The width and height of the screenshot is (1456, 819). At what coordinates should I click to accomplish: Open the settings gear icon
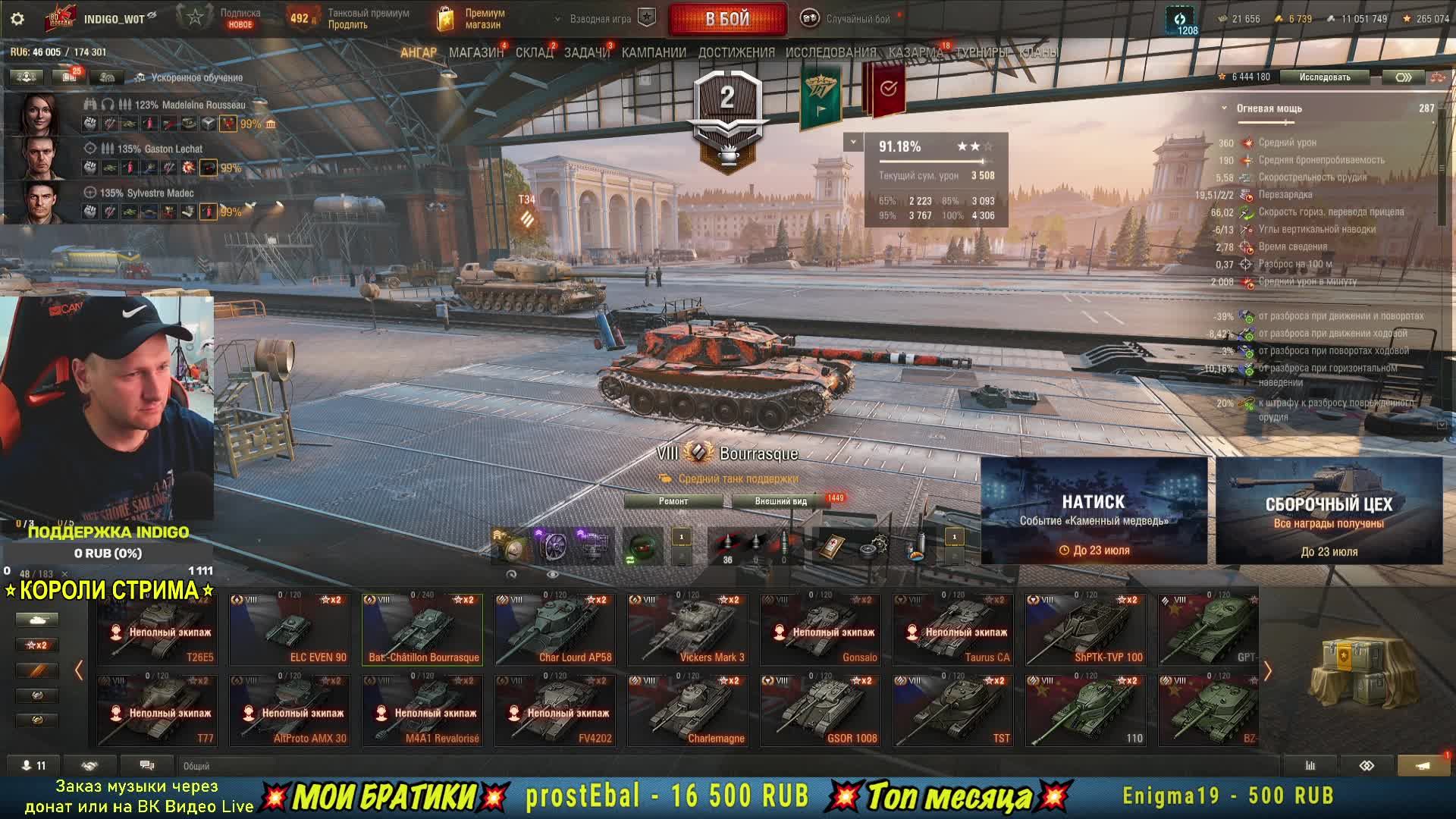pyautogui.click(x=17, y=19)
